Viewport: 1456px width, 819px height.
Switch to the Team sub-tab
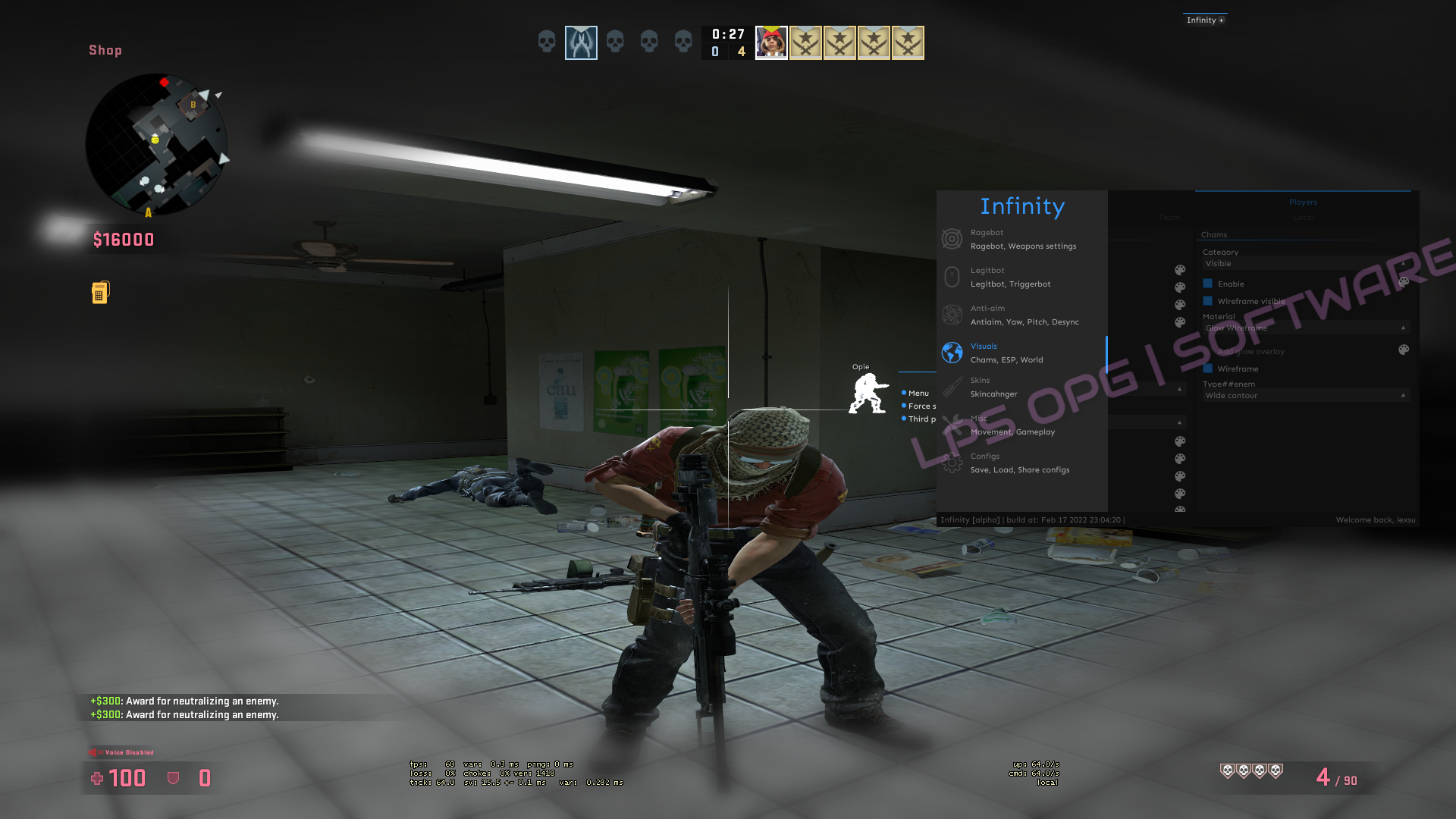(x=1169, y=218)
